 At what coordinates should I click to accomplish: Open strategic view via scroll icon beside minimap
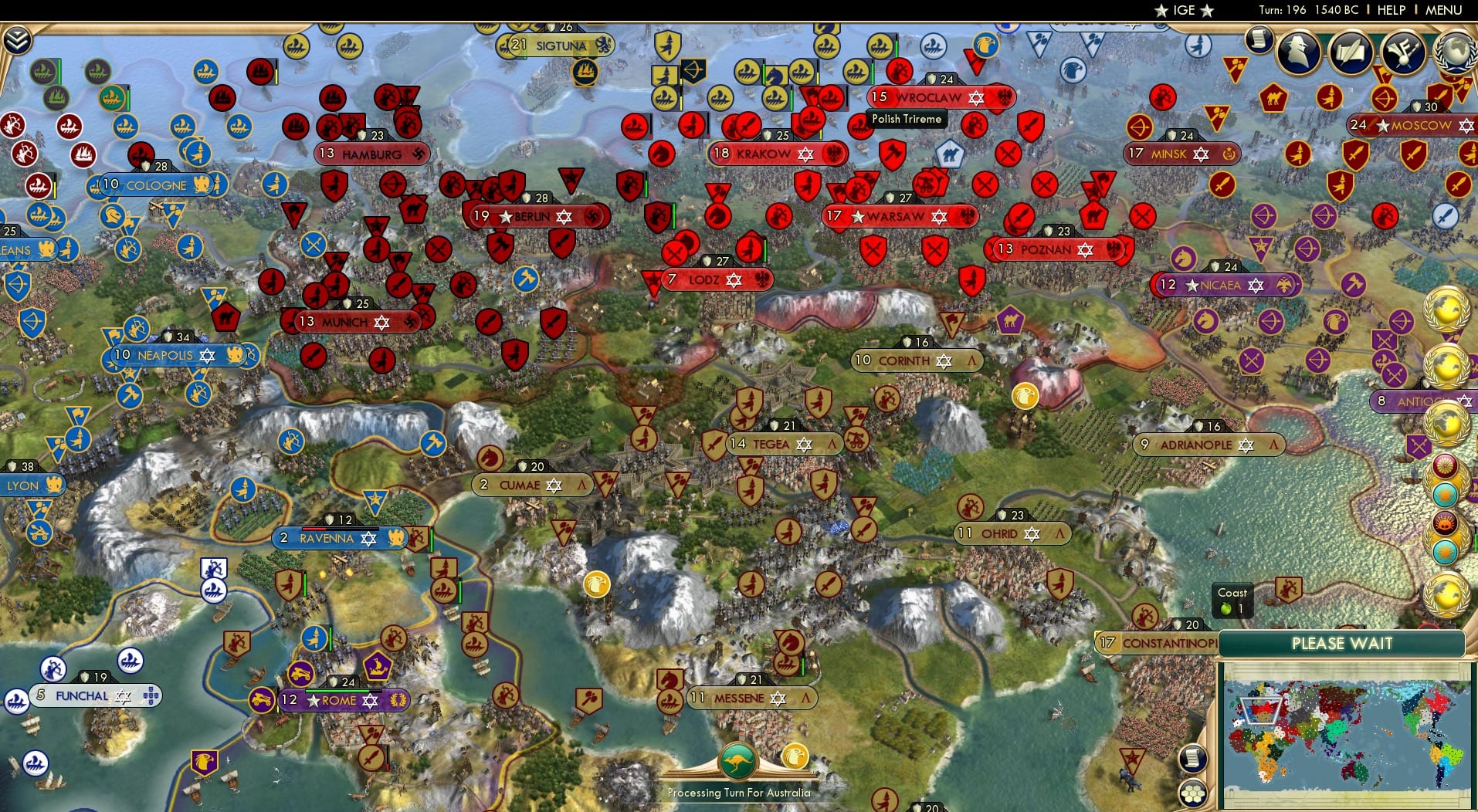click(1193, 759)
